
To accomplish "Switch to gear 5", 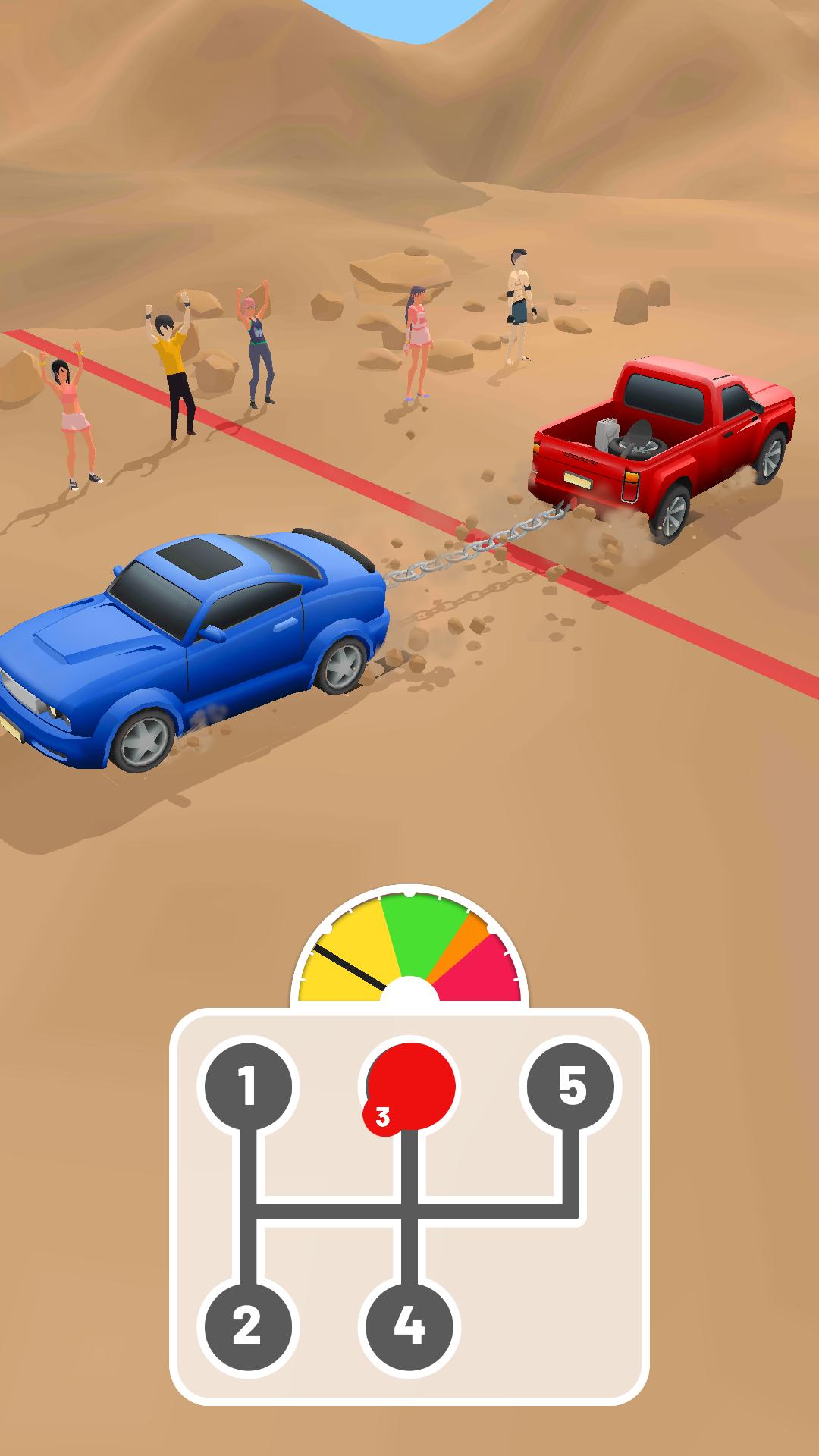I will click(573, 1087).
